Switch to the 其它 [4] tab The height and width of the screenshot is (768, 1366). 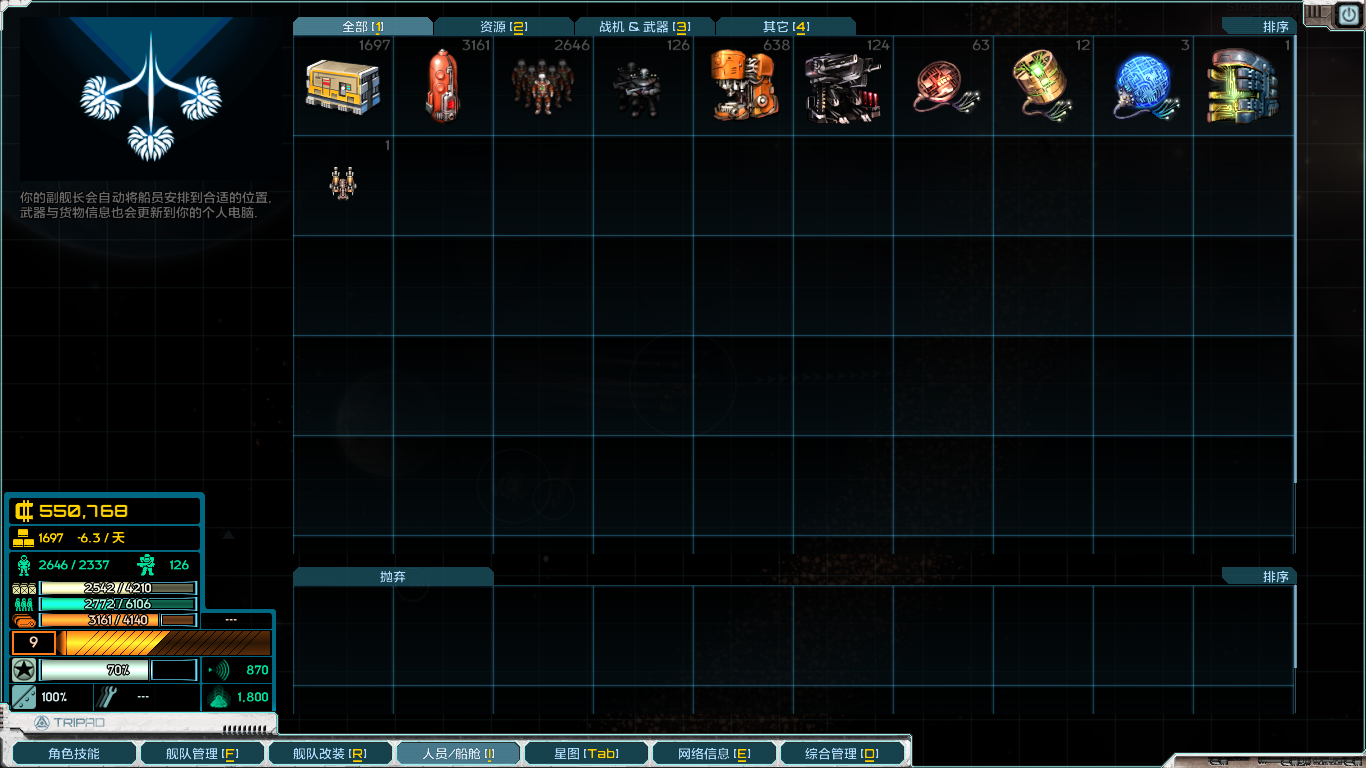point(784,27)
